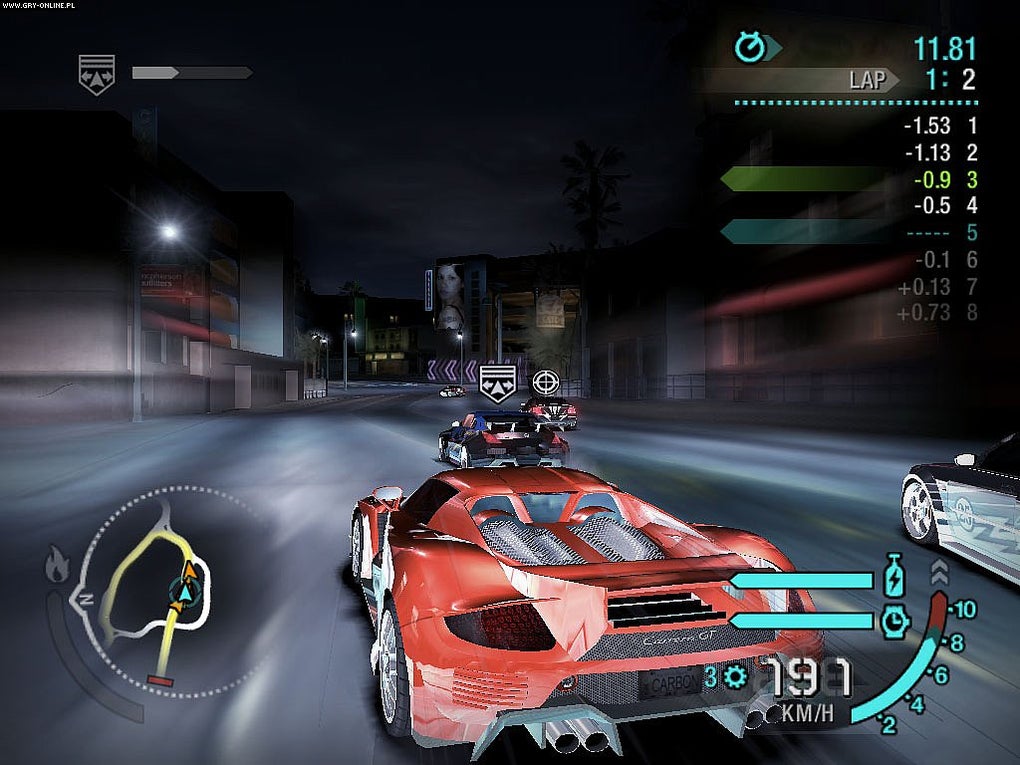1020x765 pixels.
Task: Activate the speedbreaker stopwatch icon
Action: [x=894, y=622]
